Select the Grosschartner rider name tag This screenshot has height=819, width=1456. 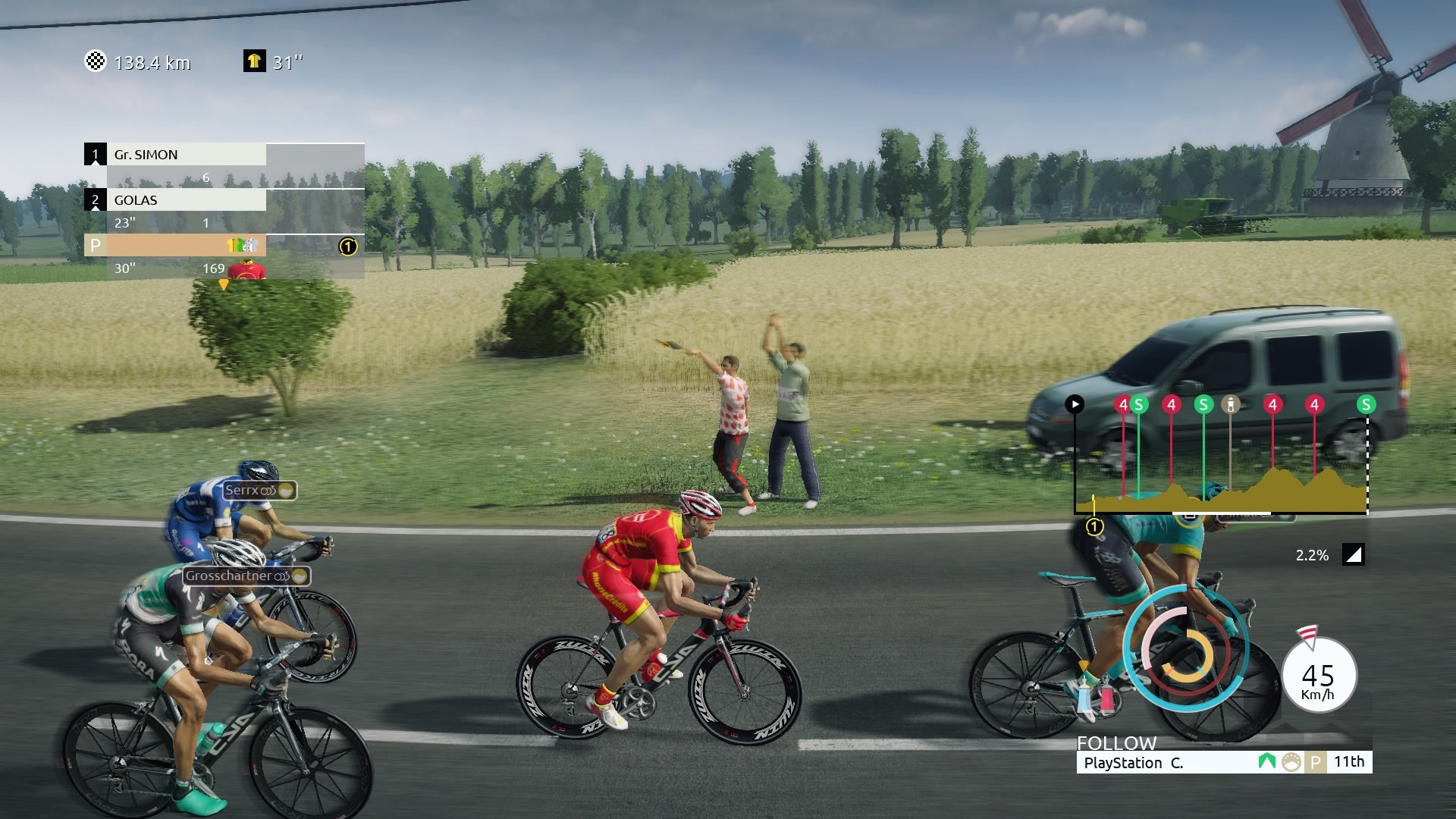[246, 576]
